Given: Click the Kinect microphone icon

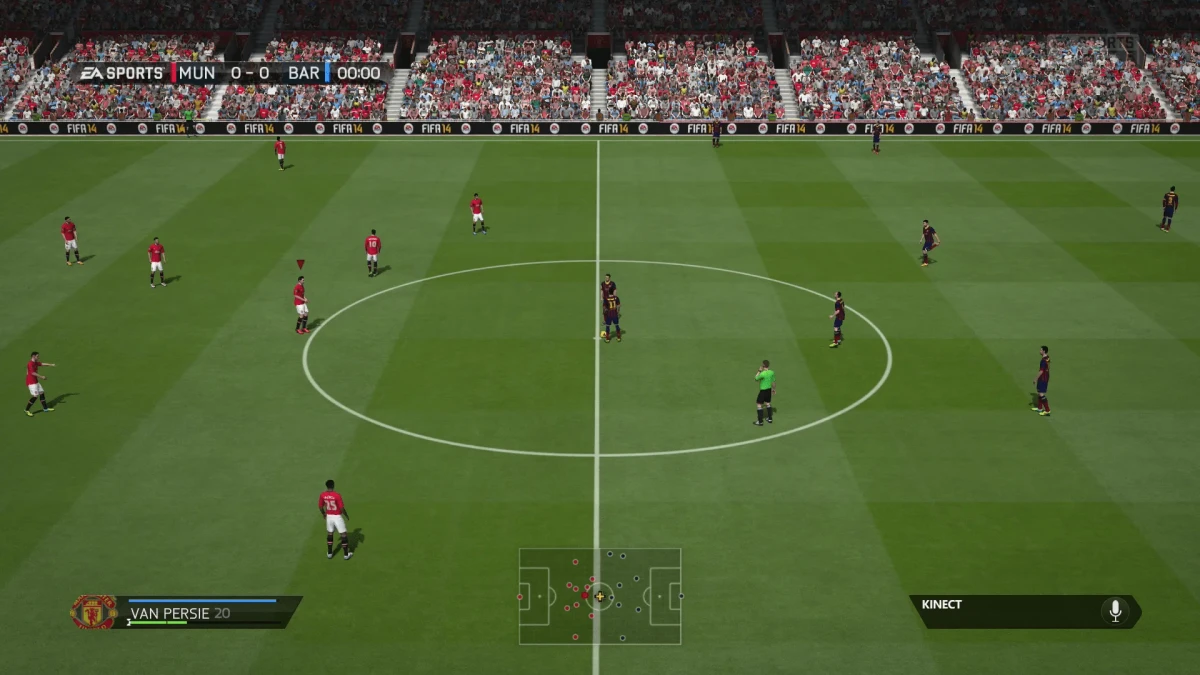Looking at the screenshot, I should coord(1114,611).
